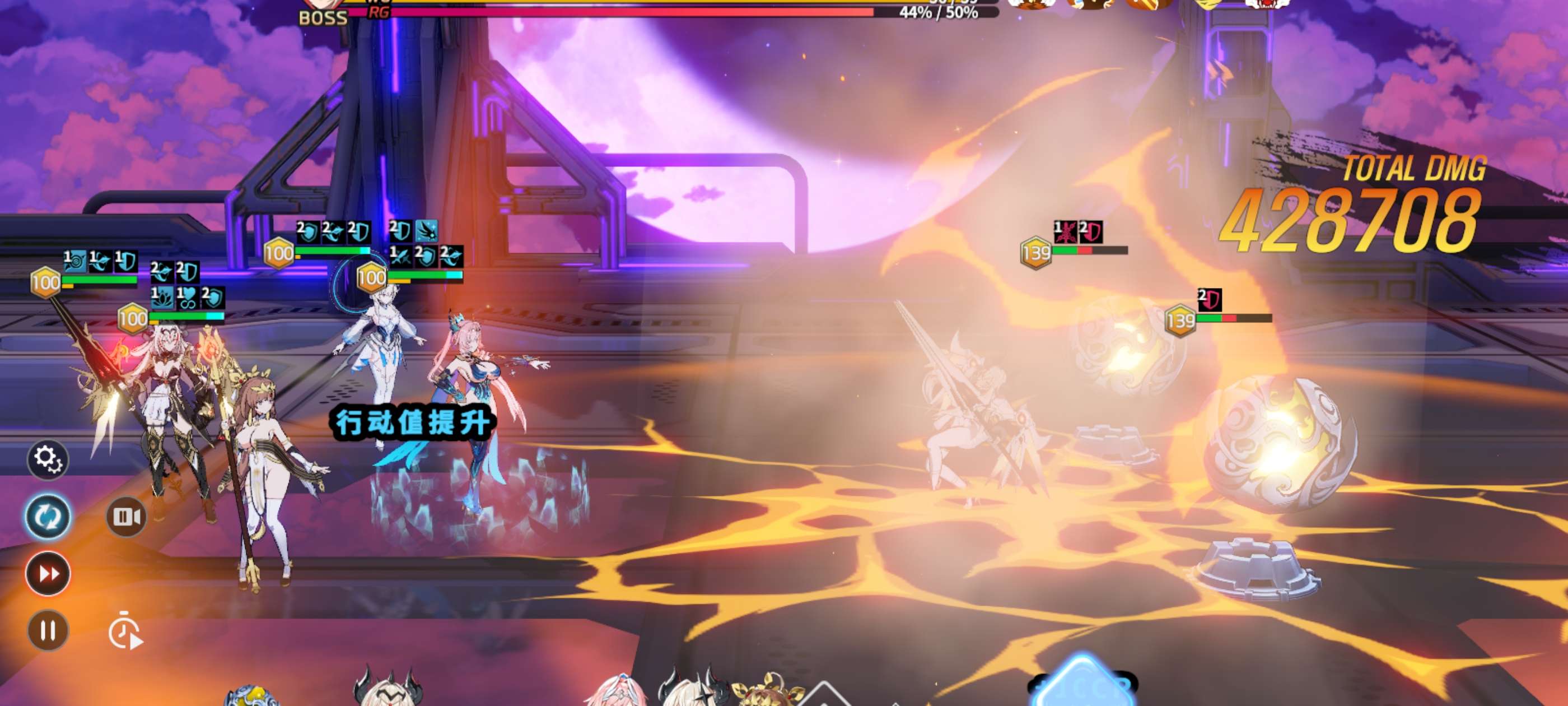
Task: Select the glowing blue diamond skill icon
Action: click(x=1082, y=686)
